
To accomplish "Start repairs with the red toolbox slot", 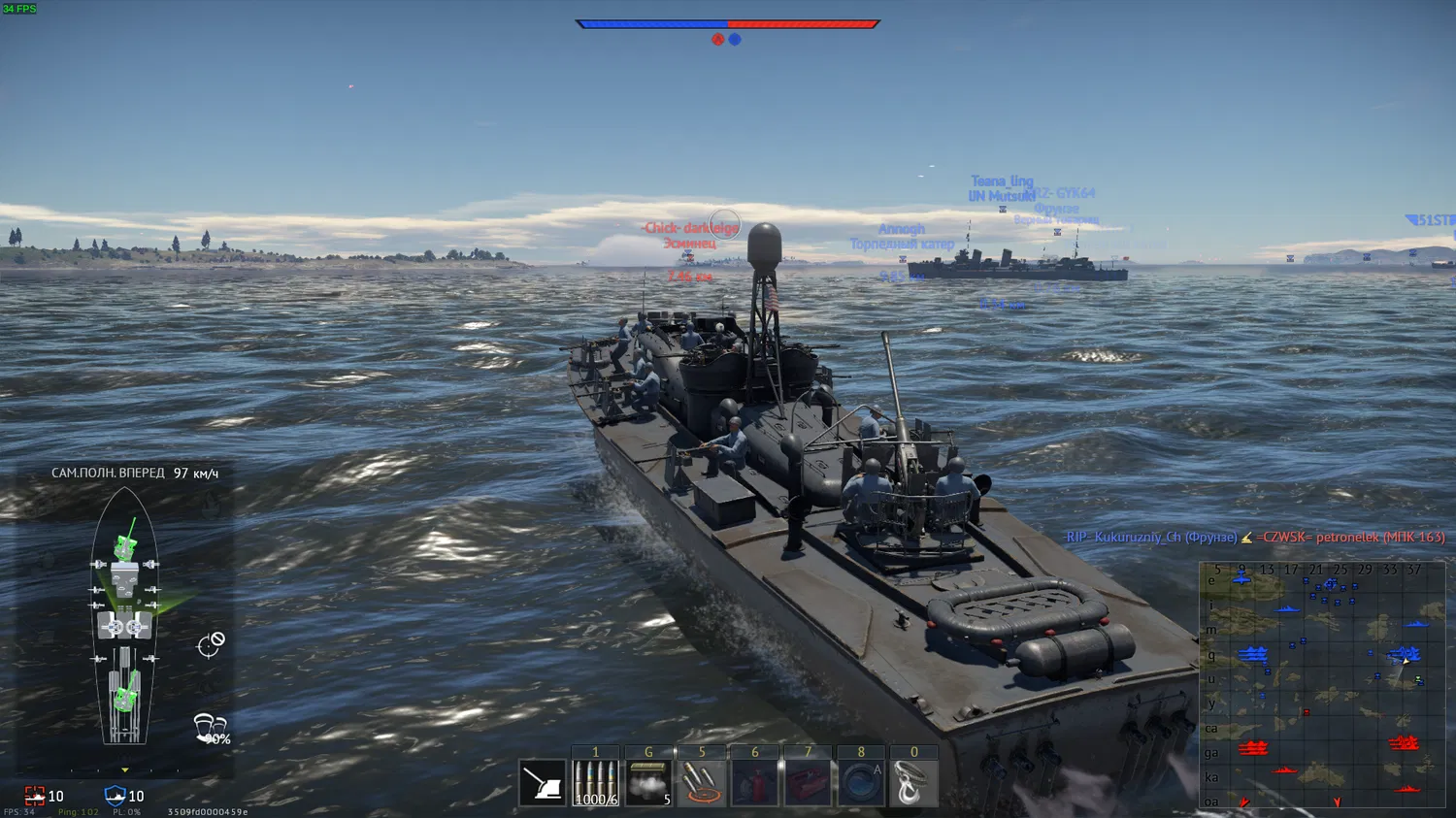I will [x=808, y=783].
